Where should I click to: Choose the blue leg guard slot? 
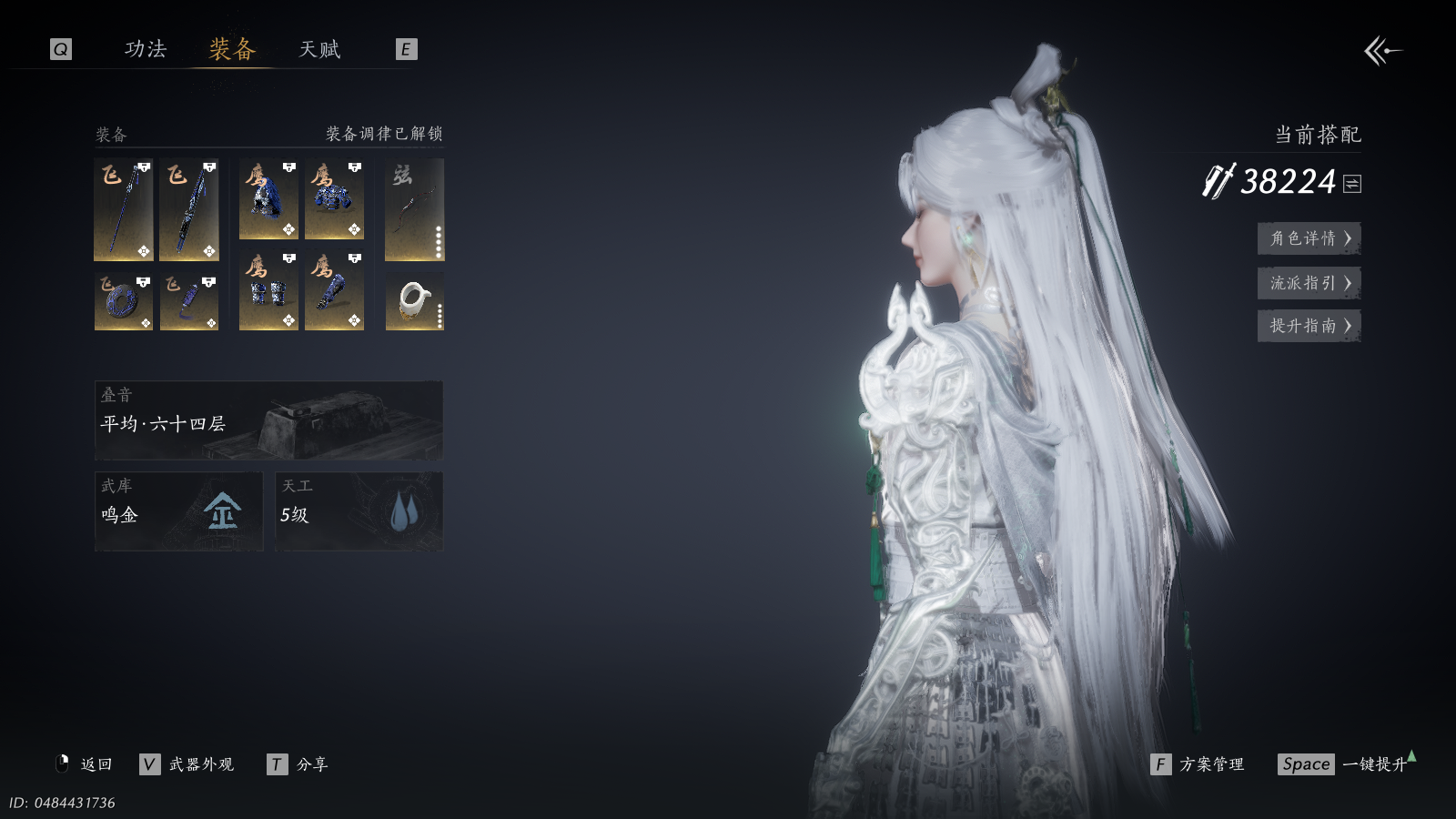pos(334,291)
